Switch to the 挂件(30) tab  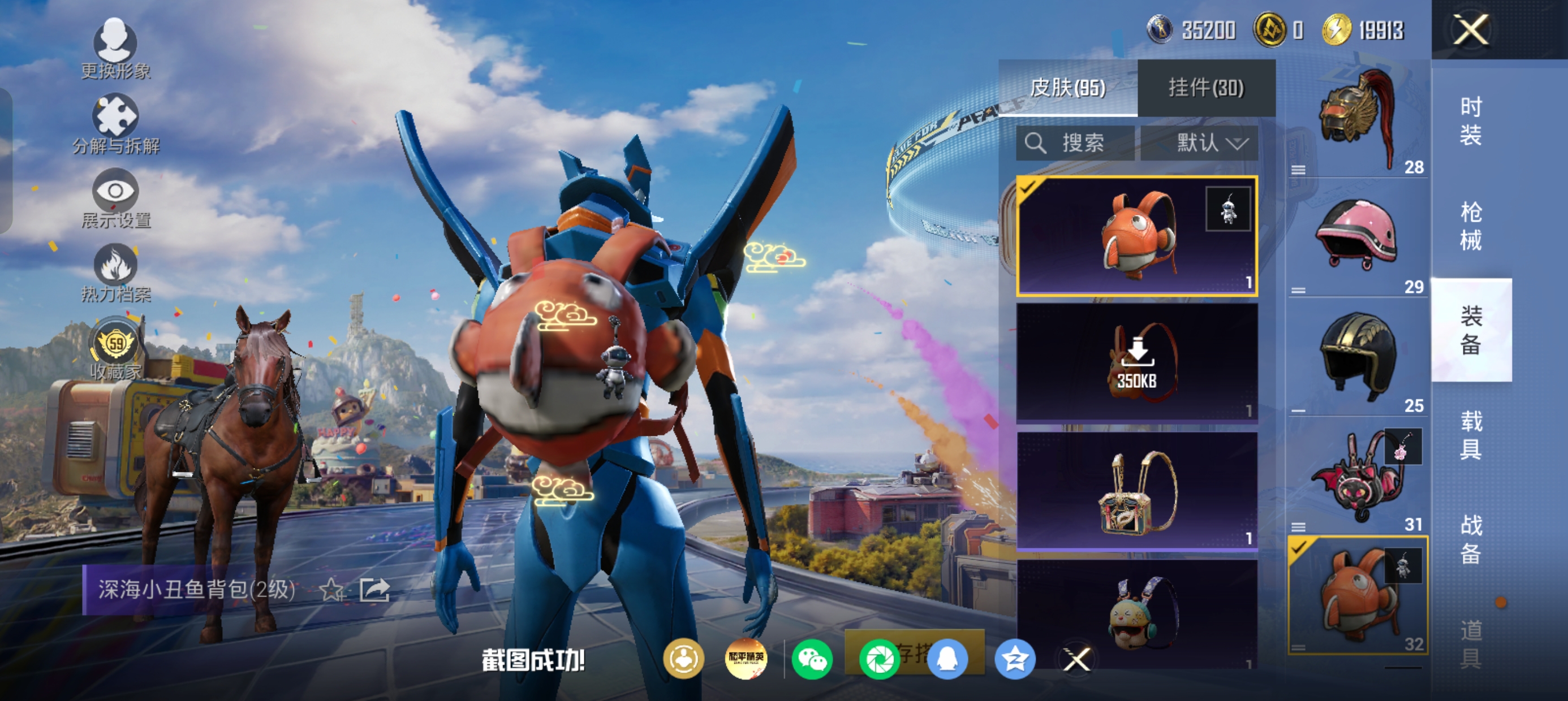1206,88
